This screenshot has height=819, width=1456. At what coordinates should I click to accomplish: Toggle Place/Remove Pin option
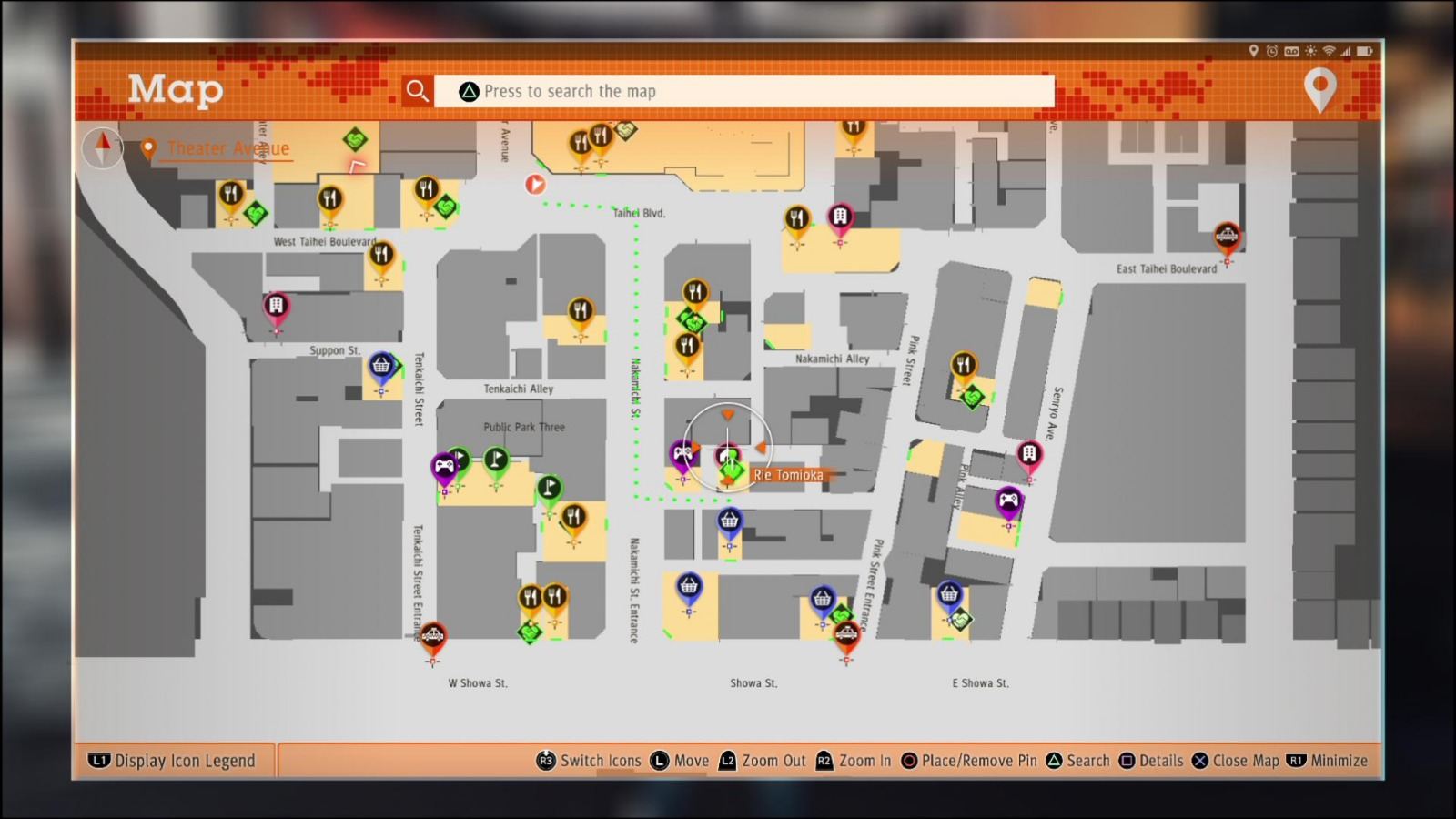[x=967, y=761]
